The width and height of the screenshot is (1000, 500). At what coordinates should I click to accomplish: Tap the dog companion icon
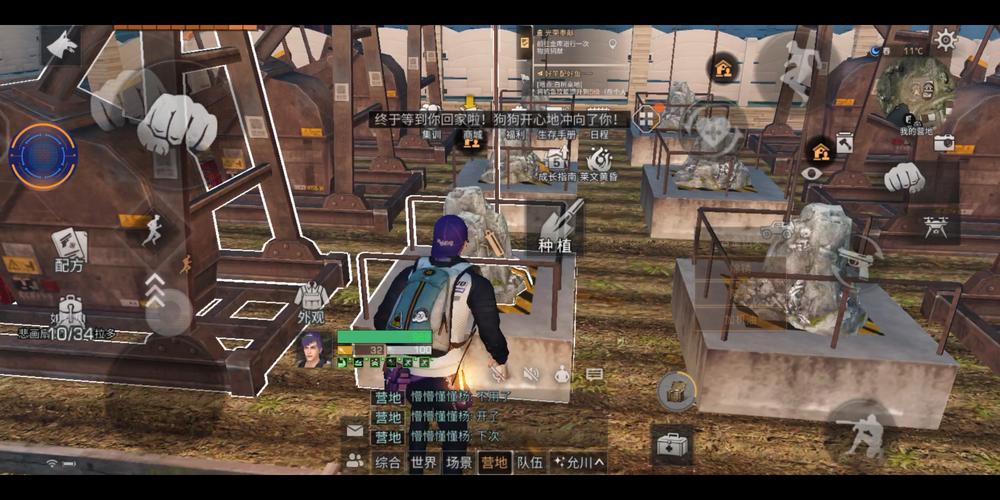(x=62, y=44)
